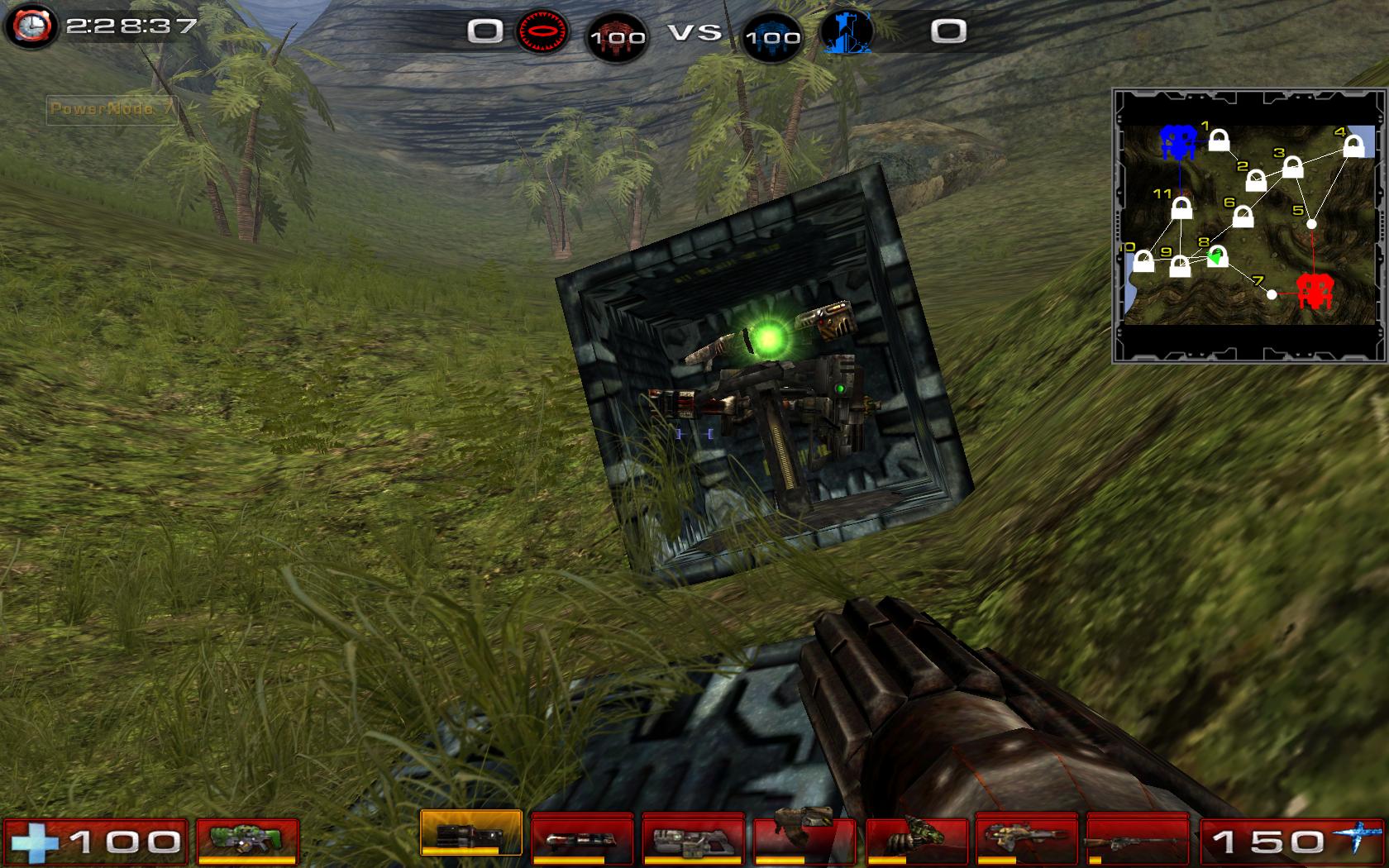Select locked power node 3 on minimap

tap(1293, 168)
